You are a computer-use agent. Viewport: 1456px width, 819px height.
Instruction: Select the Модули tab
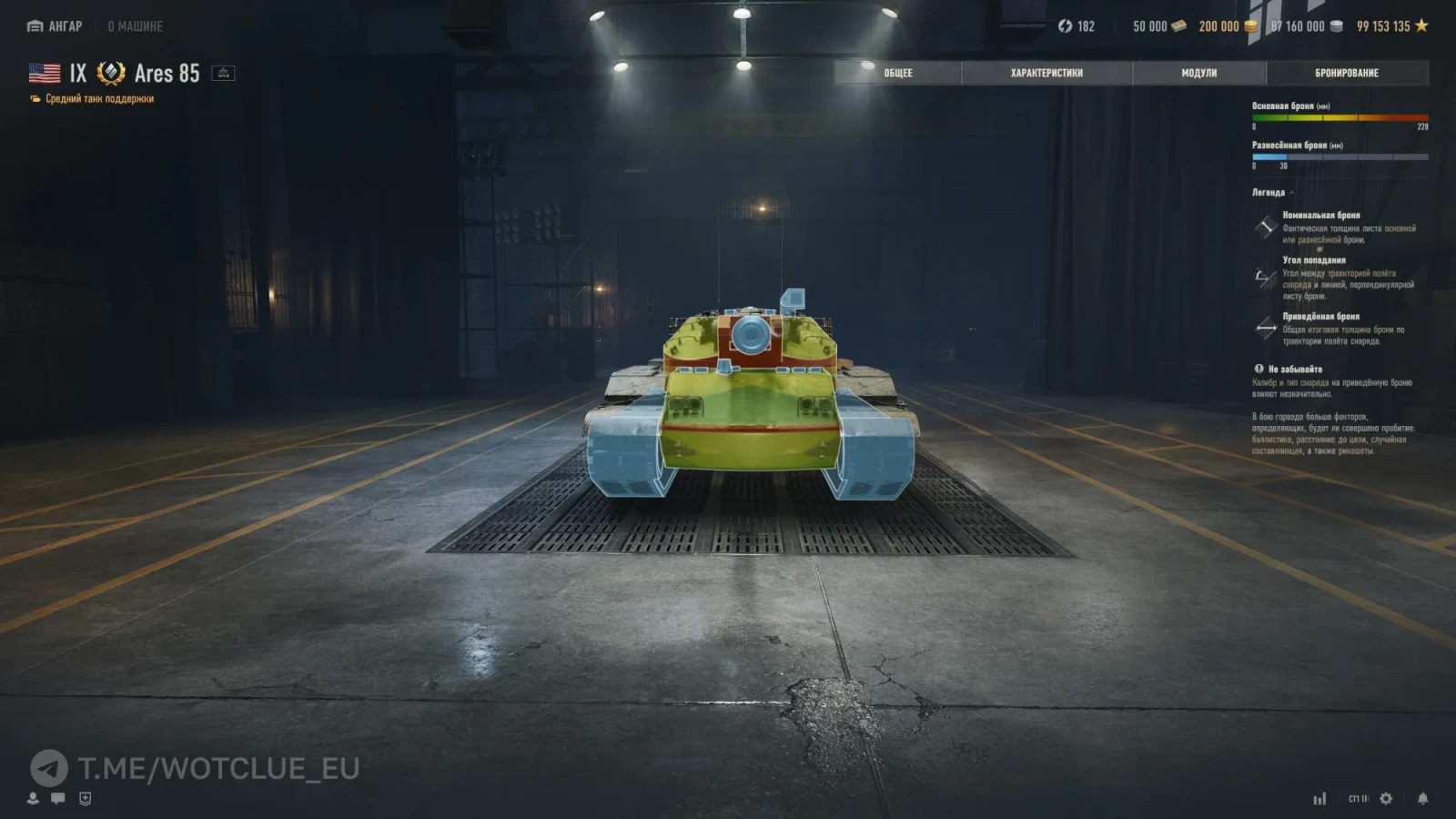(1198, 73)
